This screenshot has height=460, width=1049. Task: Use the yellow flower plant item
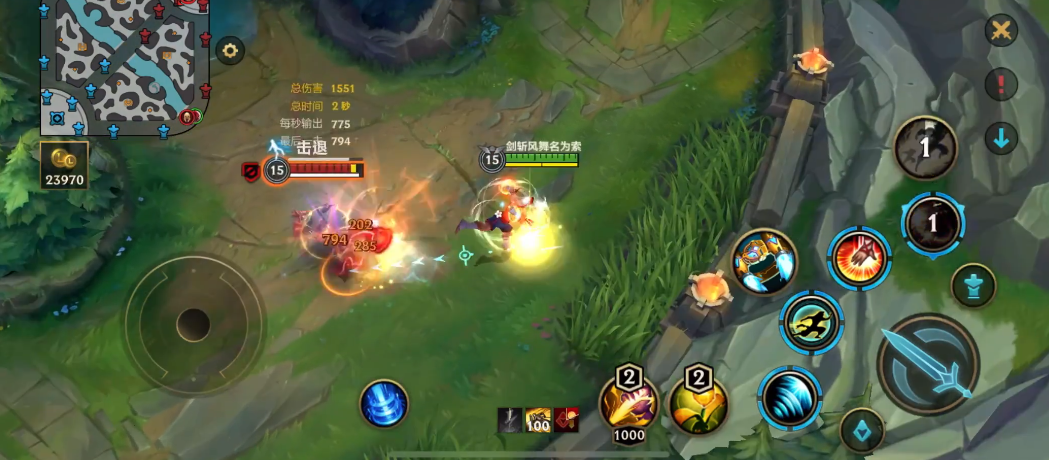coord(697,402)
